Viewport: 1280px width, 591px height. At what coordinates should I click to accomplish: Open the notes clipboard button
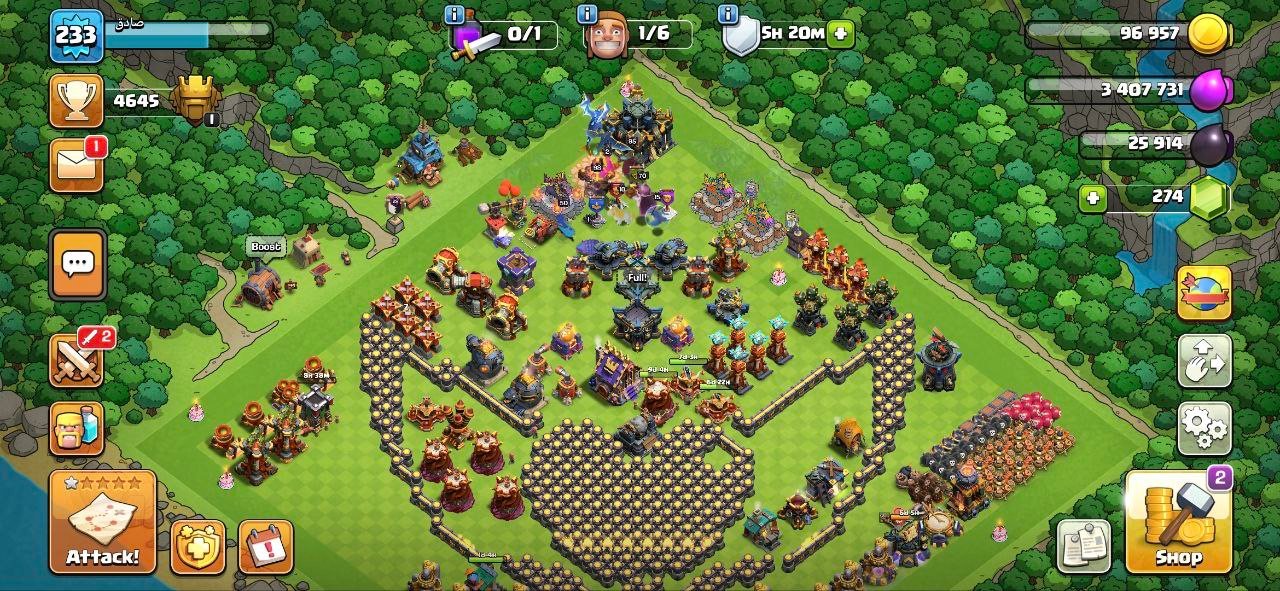1084,546
